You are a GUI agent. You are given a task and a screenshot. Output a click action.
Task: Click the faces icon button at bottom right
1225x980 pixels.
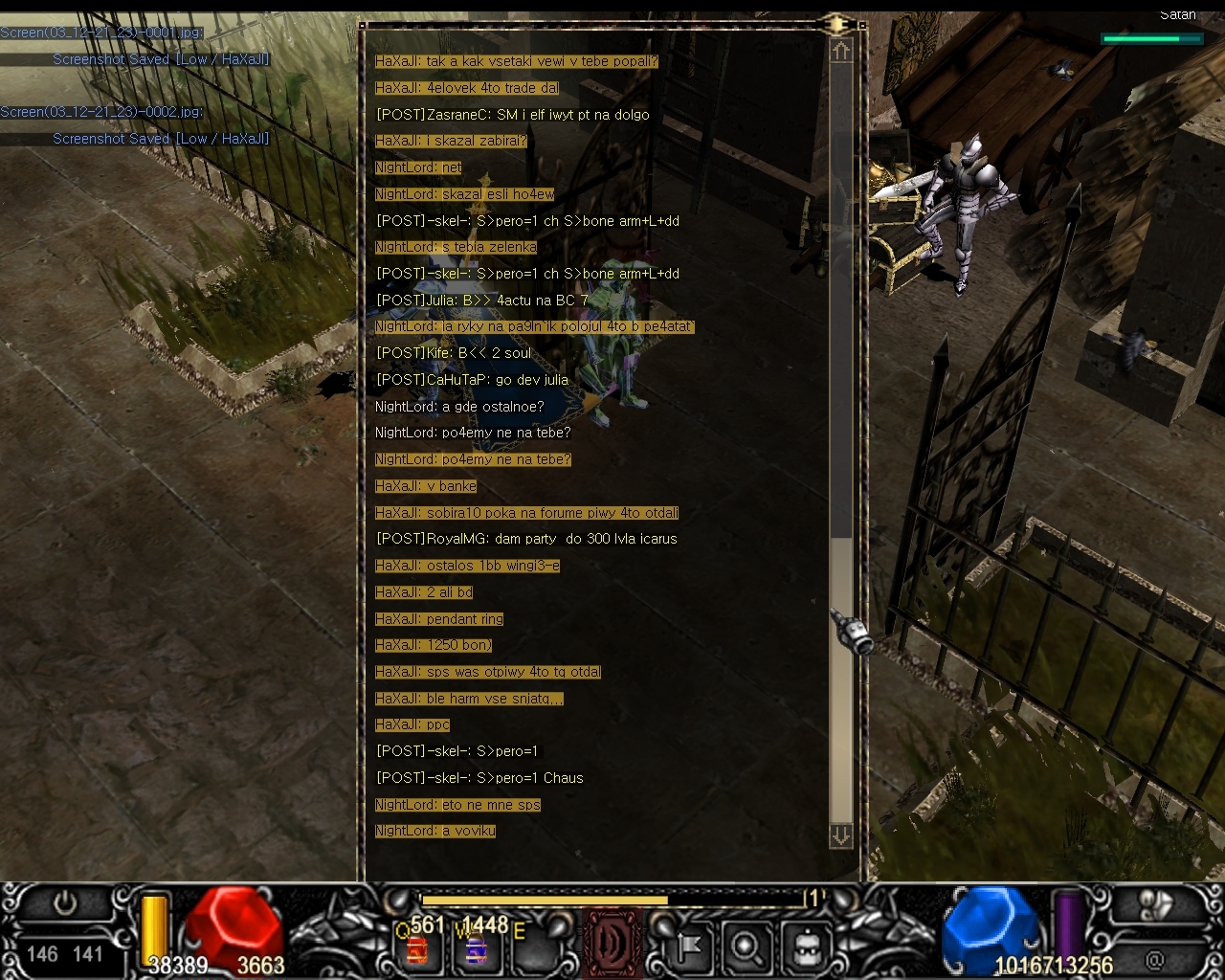tap(1156, 905)
